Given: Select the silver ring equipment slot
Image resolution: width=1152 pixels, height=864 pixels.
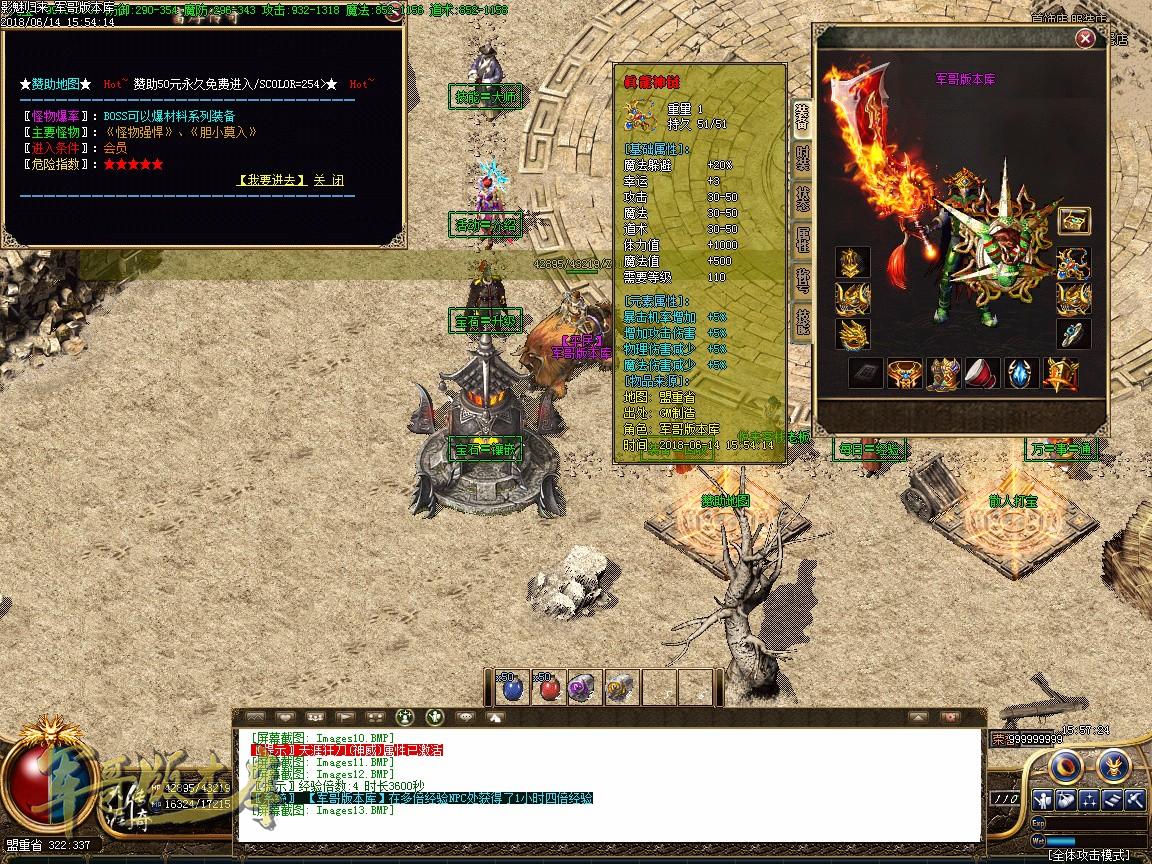Looking at the screenshot, I should pos(1074,333).
